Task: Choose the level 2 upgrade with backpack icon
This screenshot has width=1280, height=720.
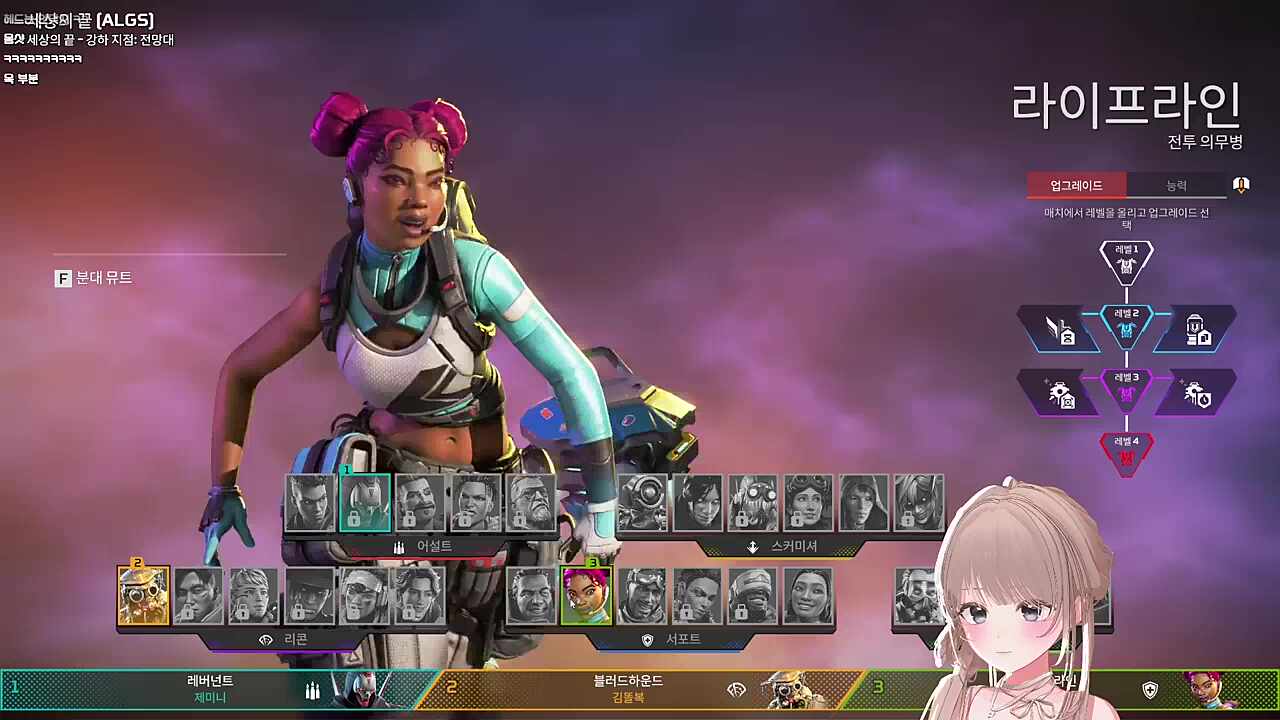Action: click(1195, 329)
